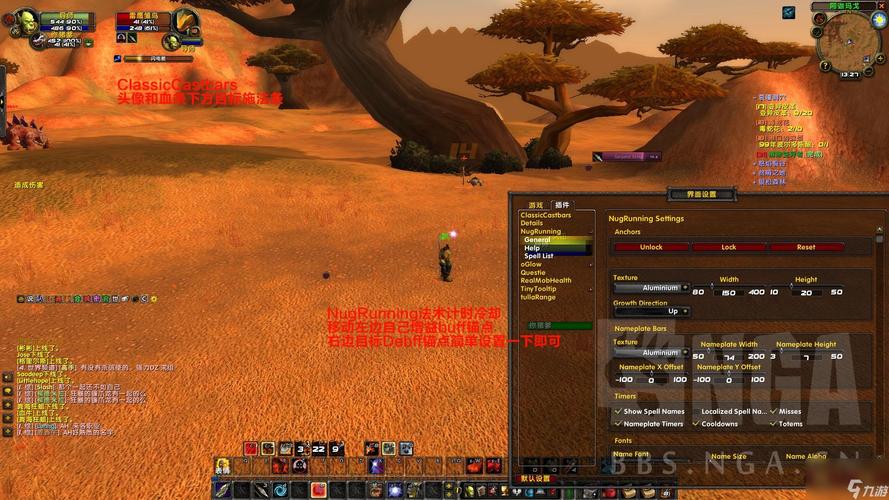Toggle the Totems timer checkbox
Image resolution: width=889 pixels, height=500 pixels.
coord(772,424)
